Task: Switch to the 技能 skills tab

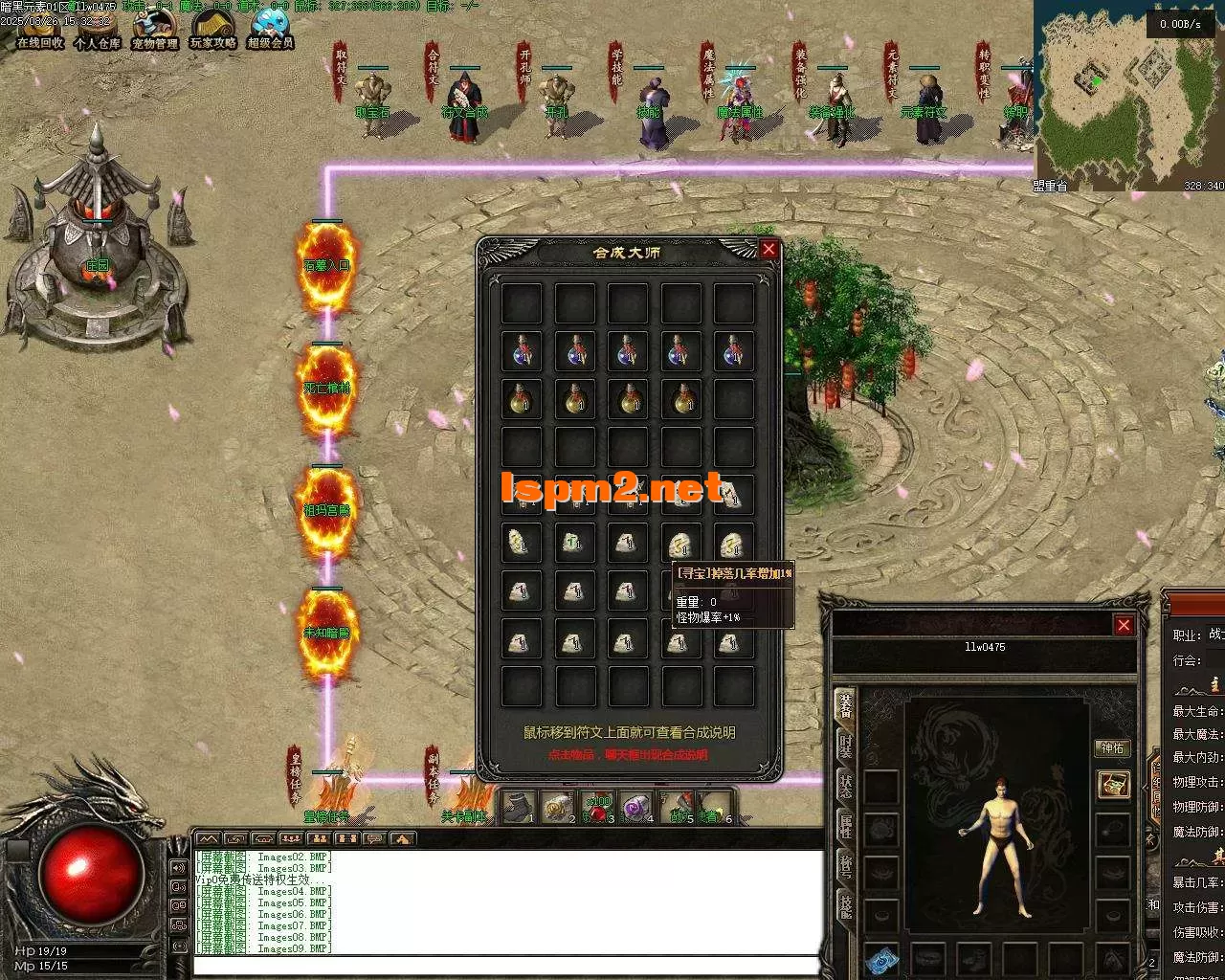Action: pos(847,906)
